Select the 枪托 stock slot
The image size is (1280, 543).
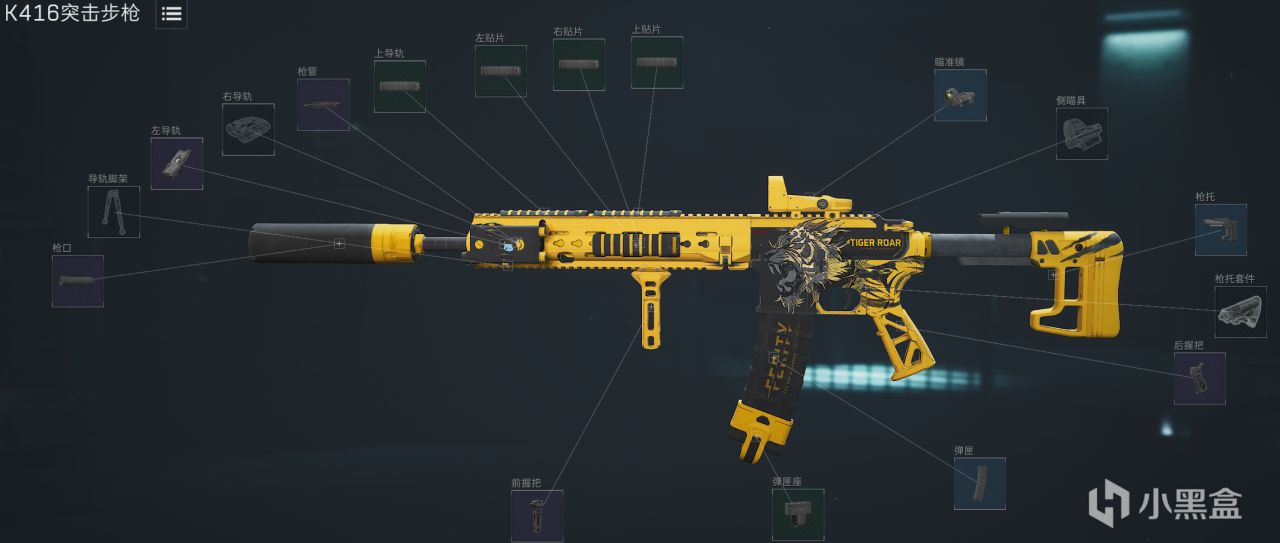tap(1221, 229)
